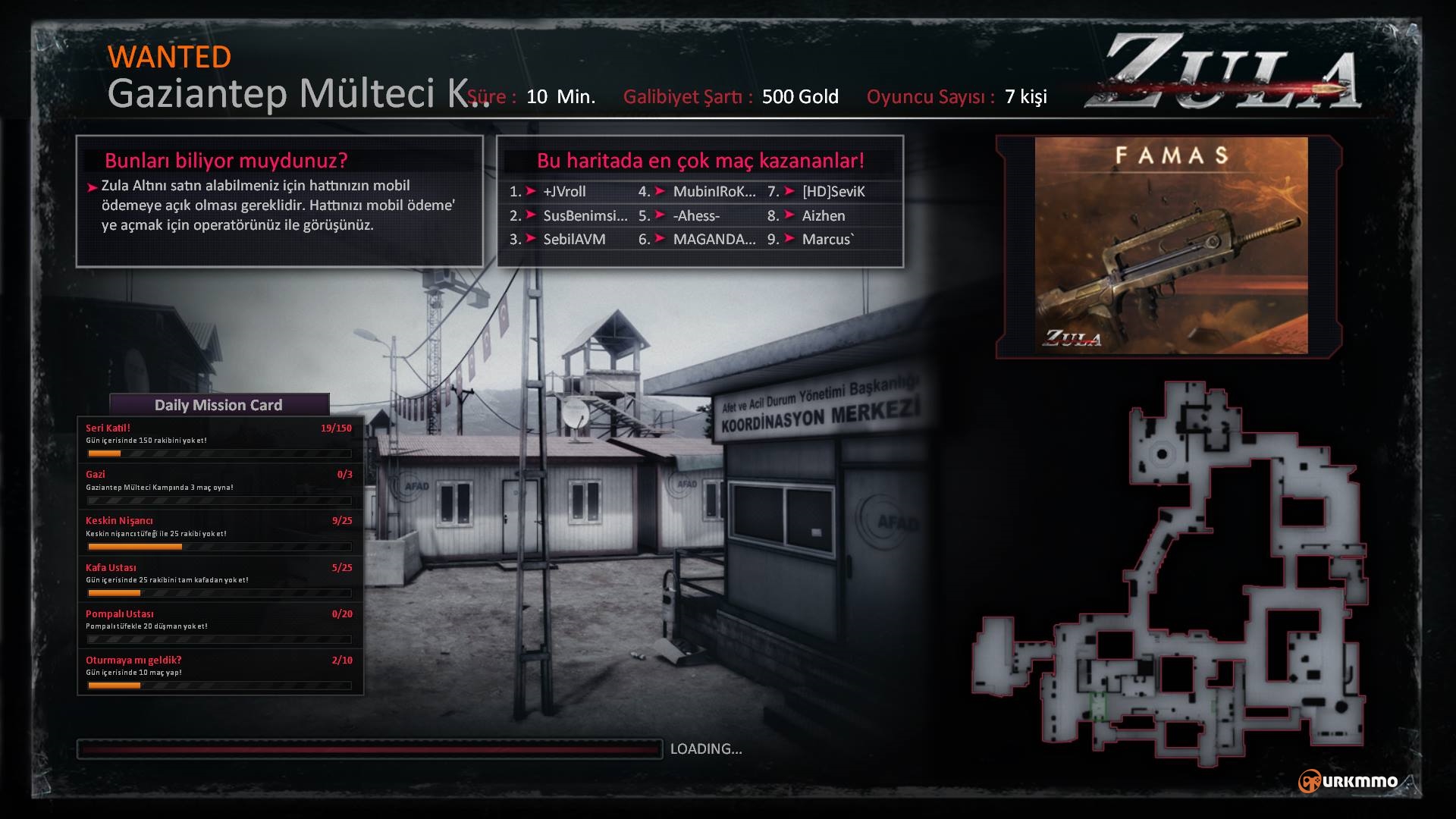1456x819 pixels.
Task: Pick the Pompalı Ustası mission
Action: click(x=219, y=625)
